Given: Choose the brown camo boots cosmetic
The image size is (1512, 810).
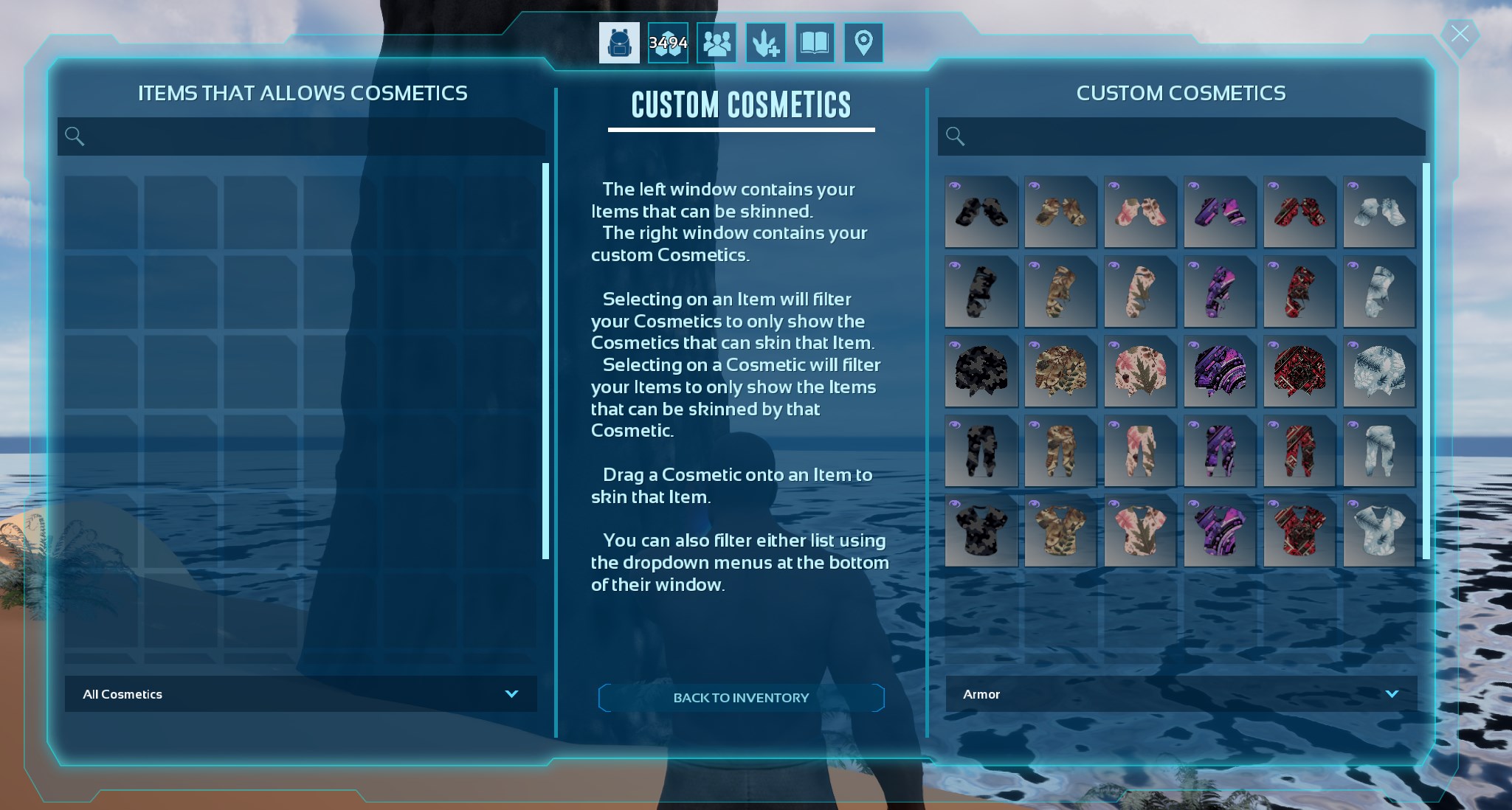Looking at the screenshot, I should coord(1060,292).
